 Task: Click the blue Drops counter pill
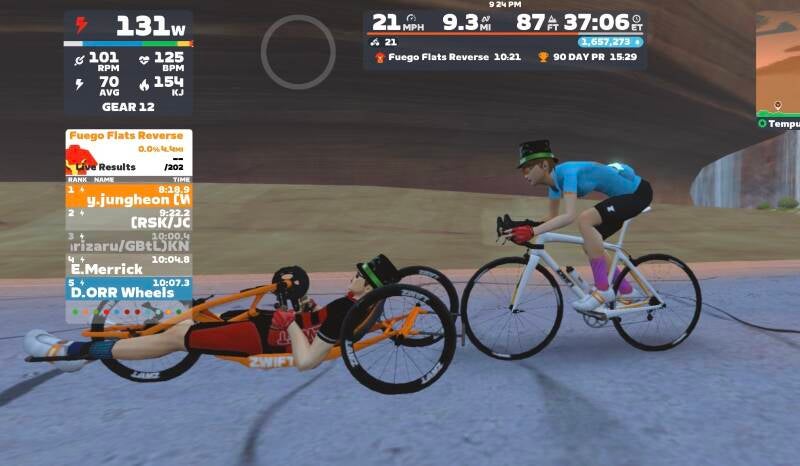click(610, 42)
